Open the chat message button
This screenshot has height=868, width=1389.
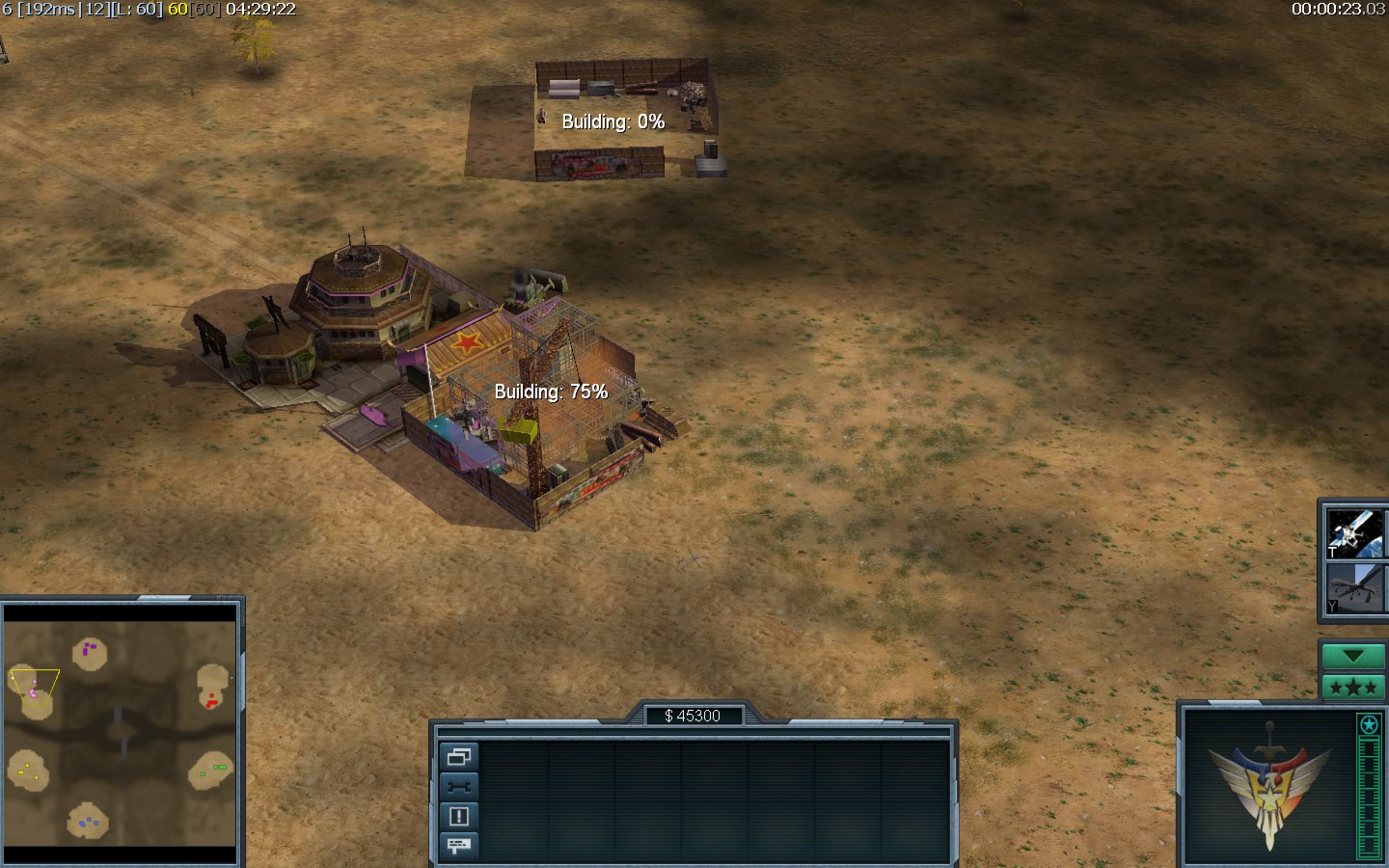coord(458,846)
